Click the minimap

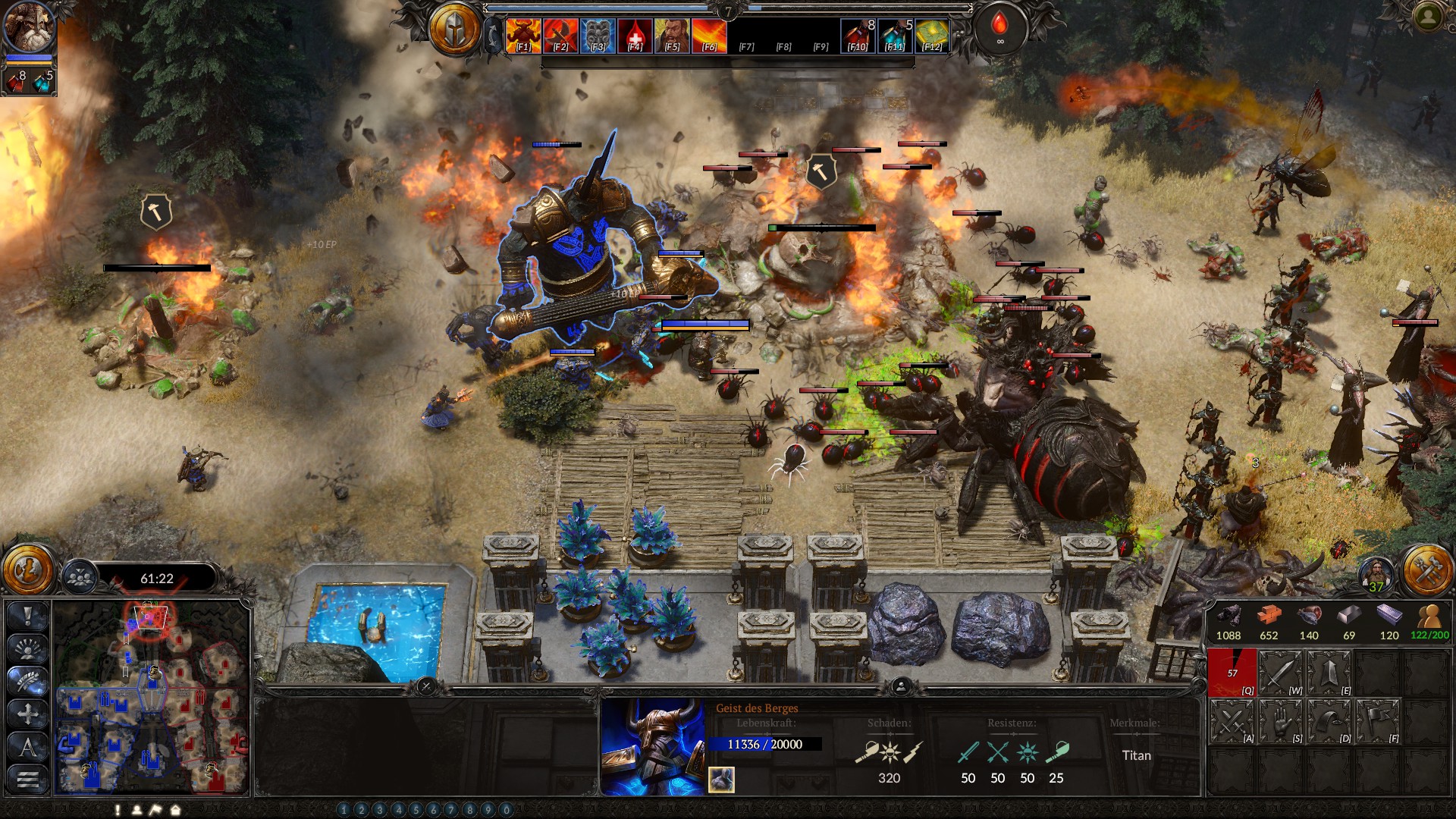click(x=152, y=698)
